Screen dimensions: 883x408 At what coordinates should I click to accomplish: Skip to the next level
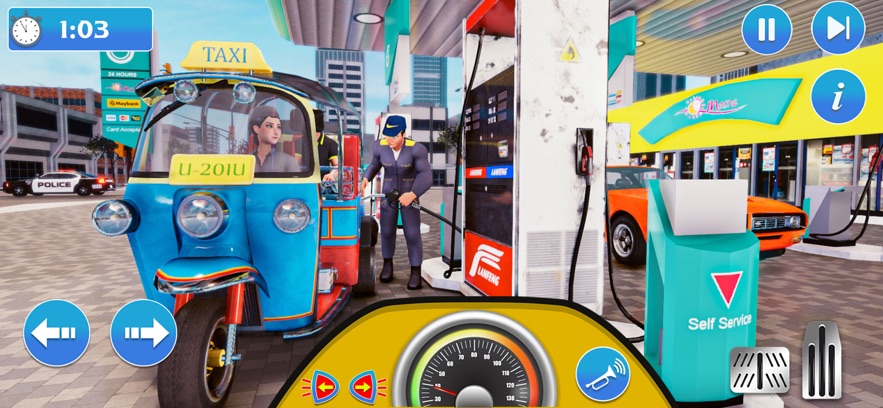coord(838,29)
